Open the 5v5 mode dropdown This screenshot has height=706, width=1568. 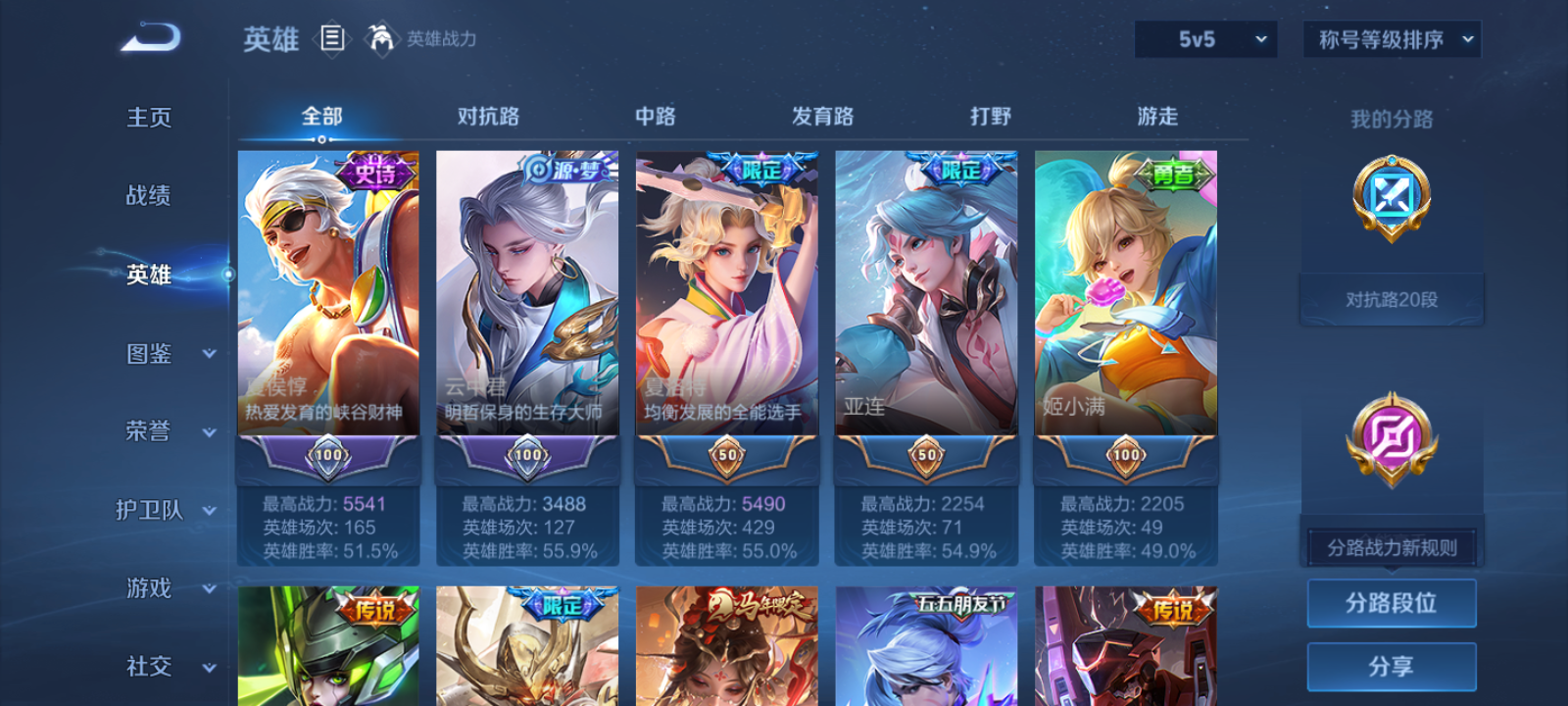pos(1204,40)
